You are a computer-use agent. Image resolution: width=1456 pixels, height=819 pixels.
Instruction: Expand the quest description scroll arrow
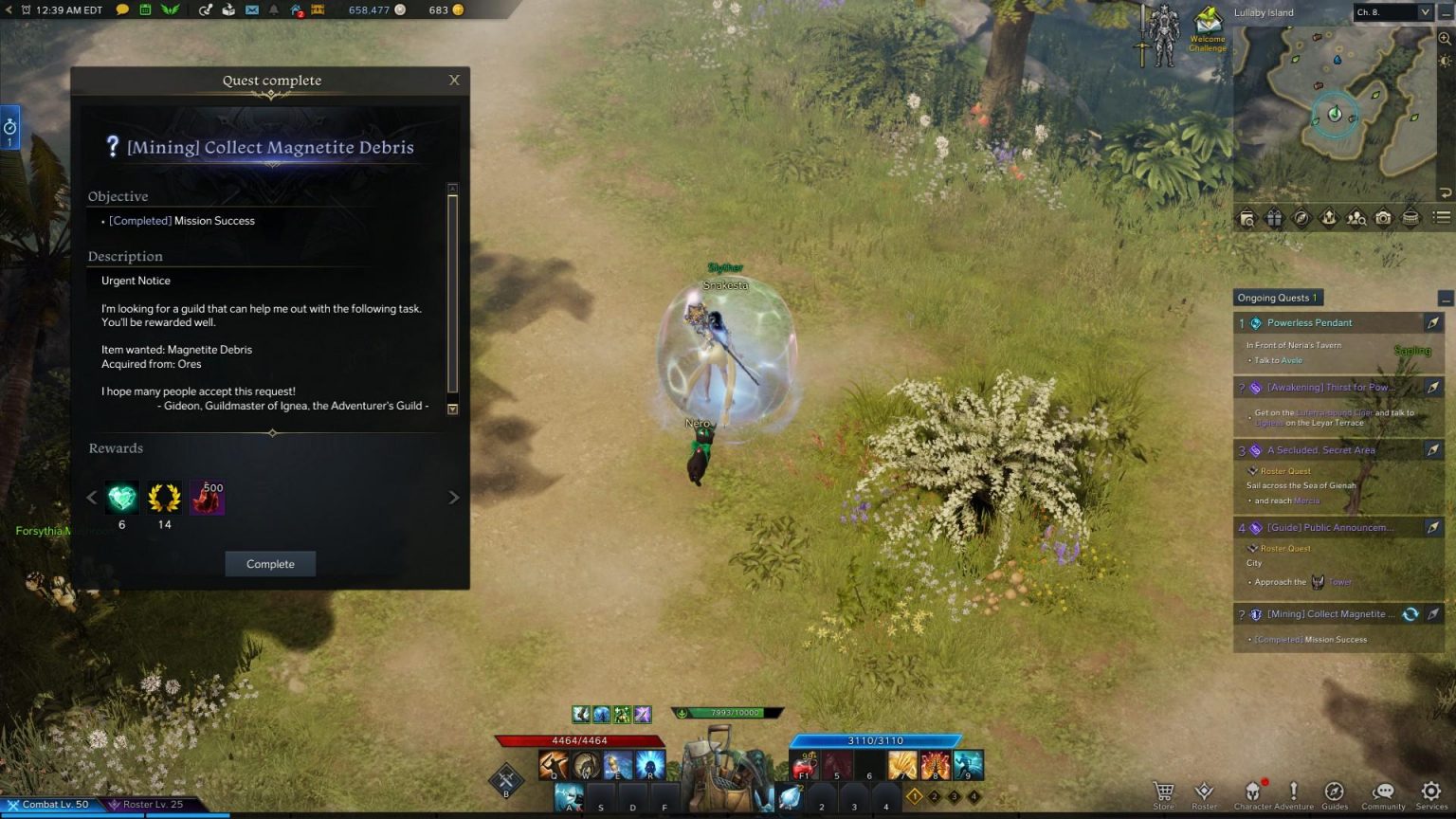453,408
